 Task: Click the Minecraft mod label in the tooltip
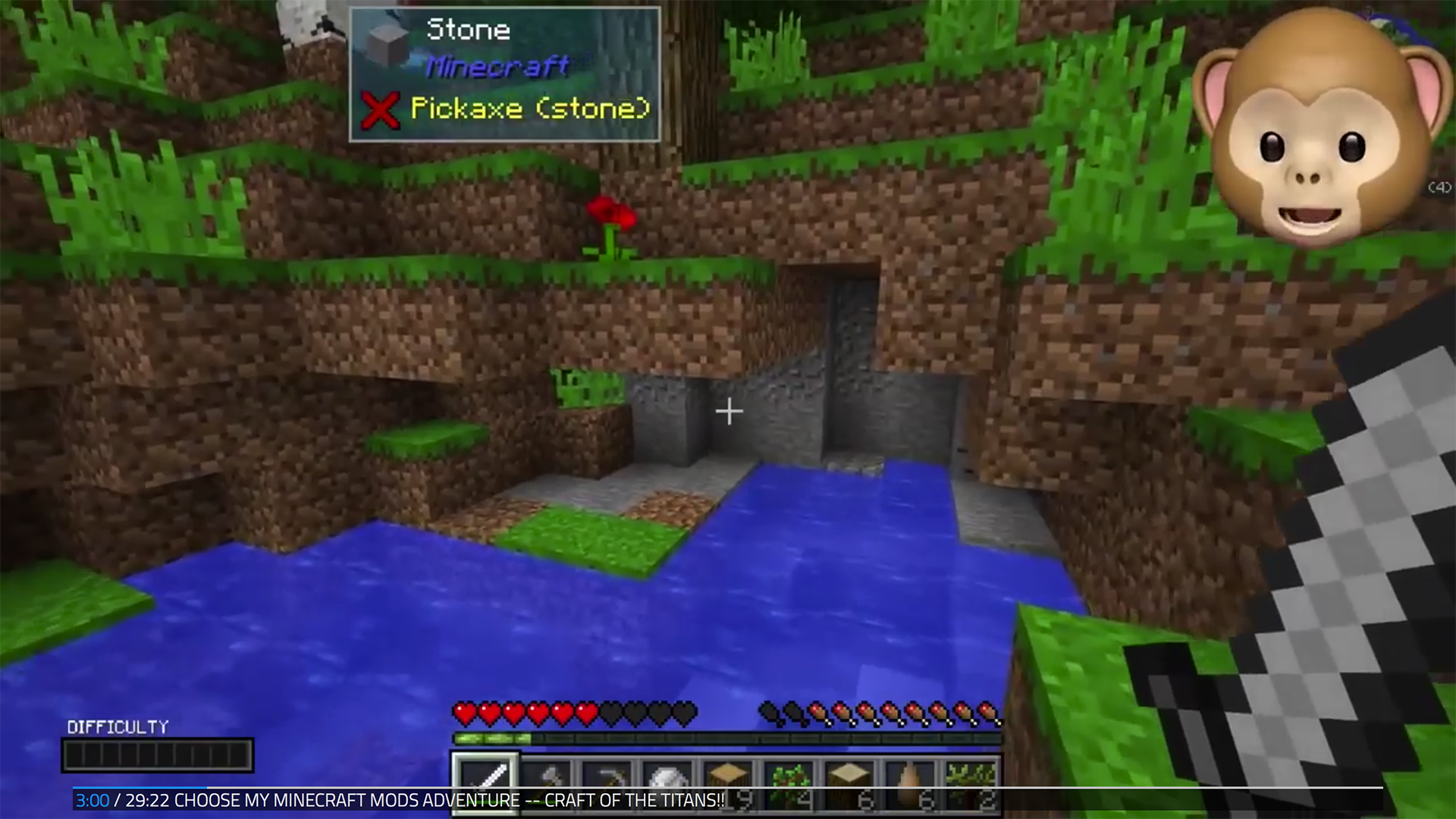(497, 68)
